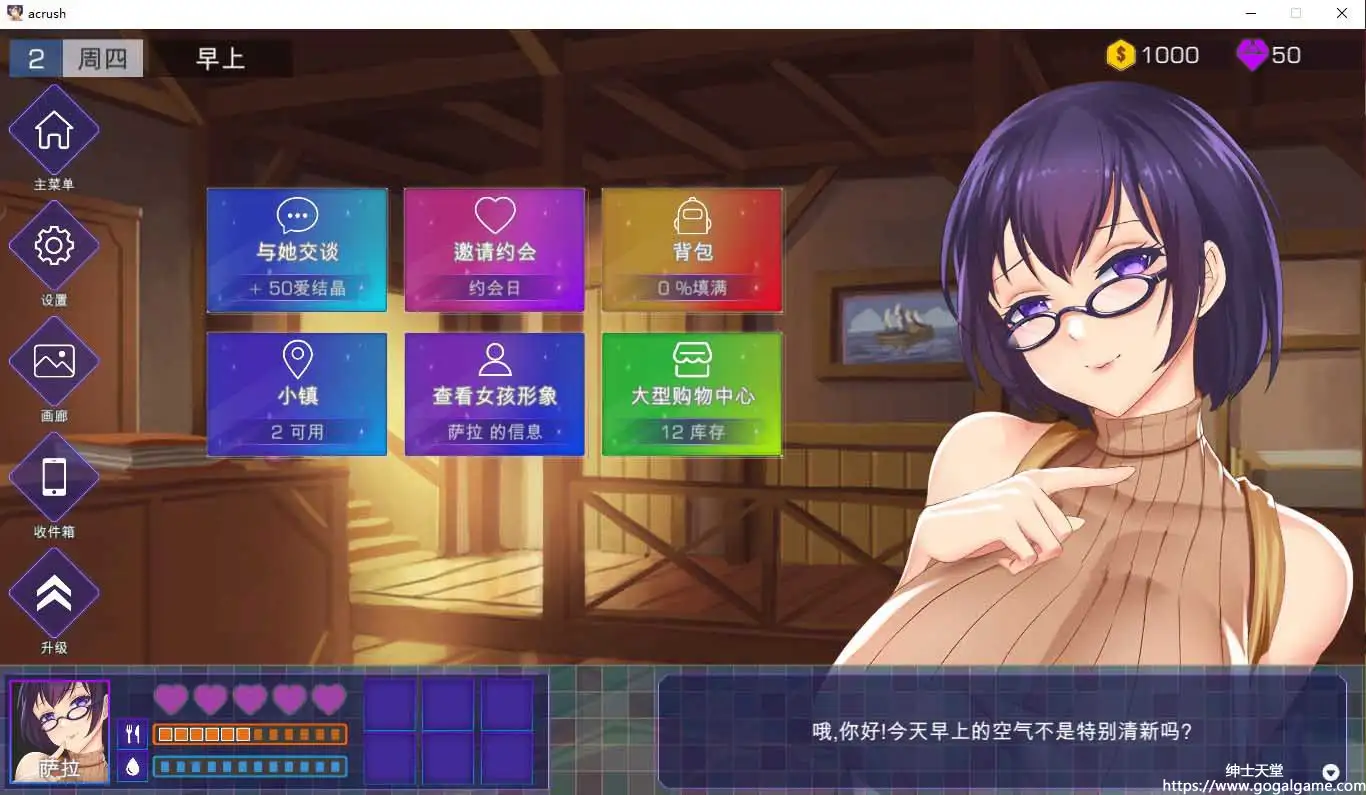Open the 与她交谈 chat icon to talk

295,213
